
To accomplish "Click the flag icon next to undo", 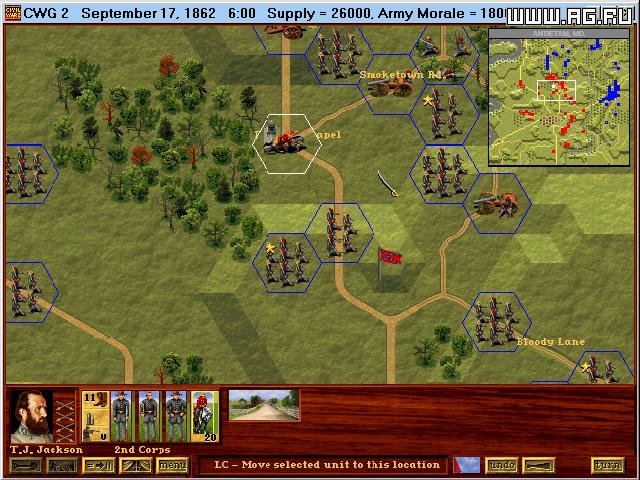I will (466, 465).
